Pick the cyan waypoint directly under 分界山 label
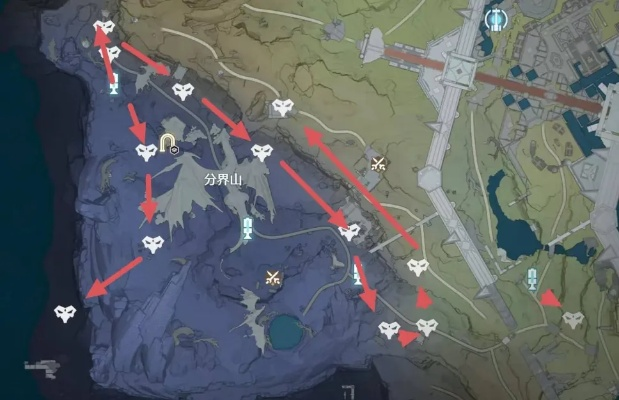Viewport: 619px width, 400px height. [248, 229]
